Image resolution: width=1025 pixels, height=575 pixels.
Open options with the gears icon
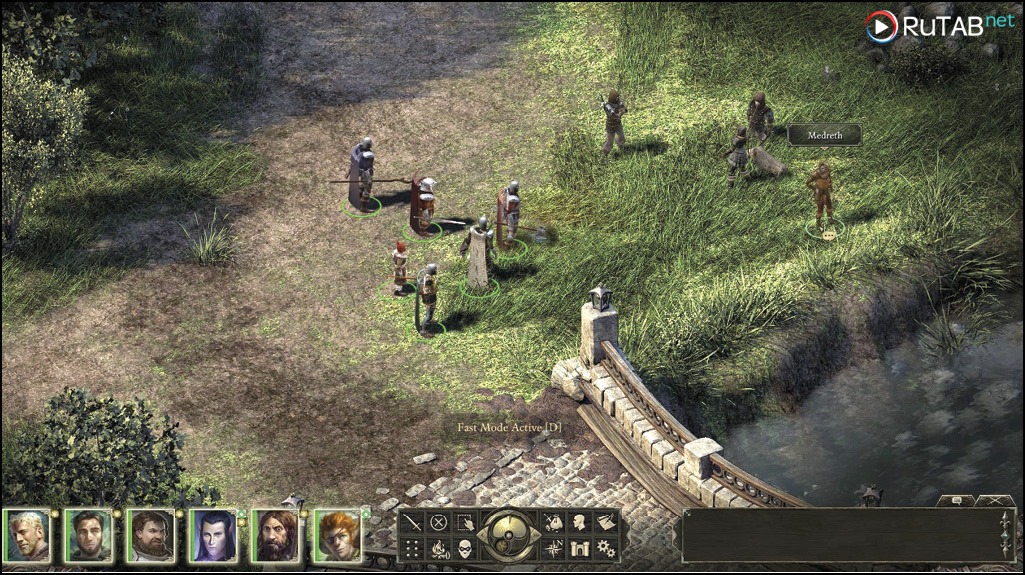click(605, 548)
